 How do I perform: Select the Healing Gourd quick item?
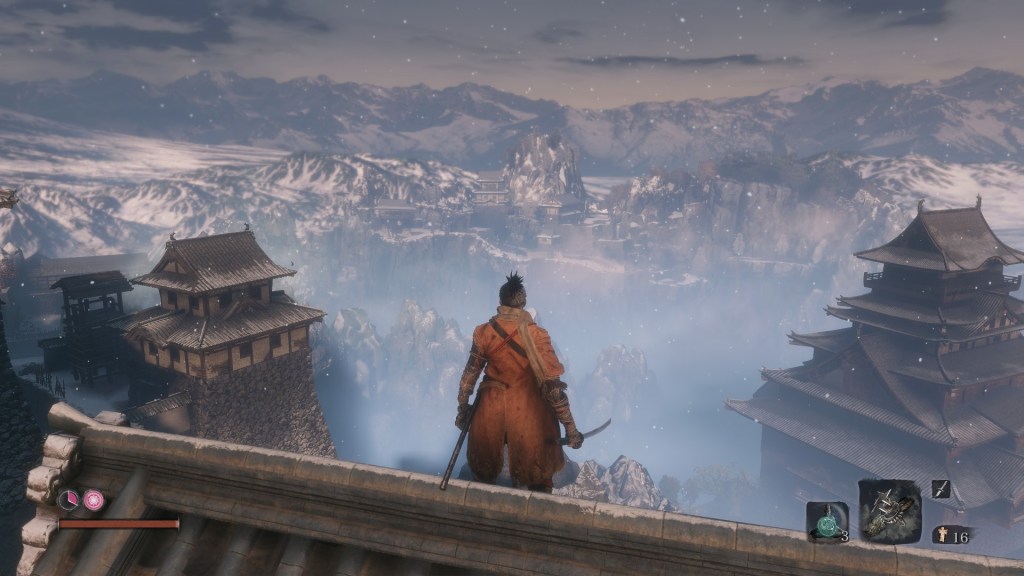point(826,520)
